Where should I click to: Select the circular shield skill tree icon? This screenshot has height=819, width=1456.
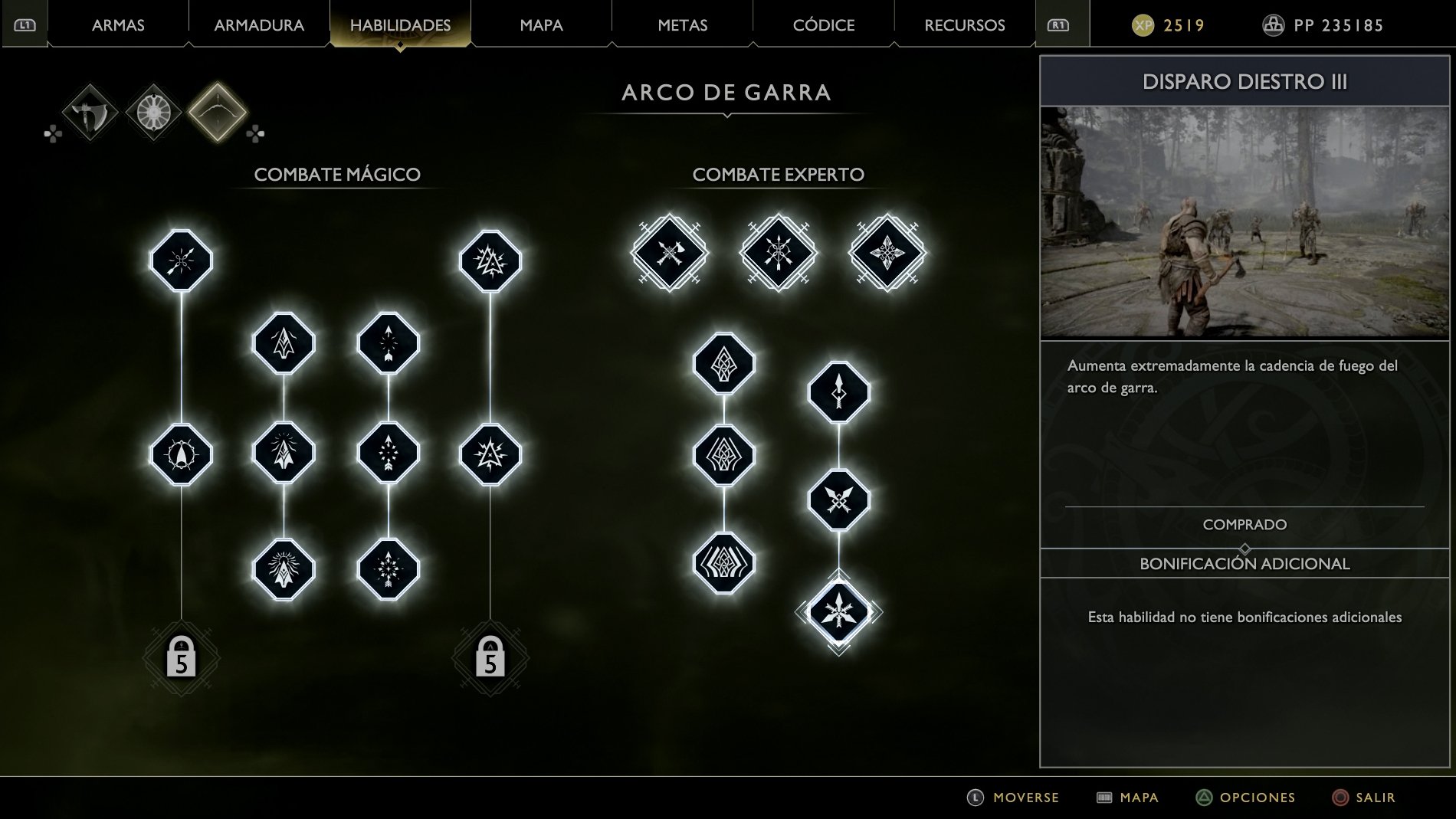pyautogui.click(x=152, y=112)
